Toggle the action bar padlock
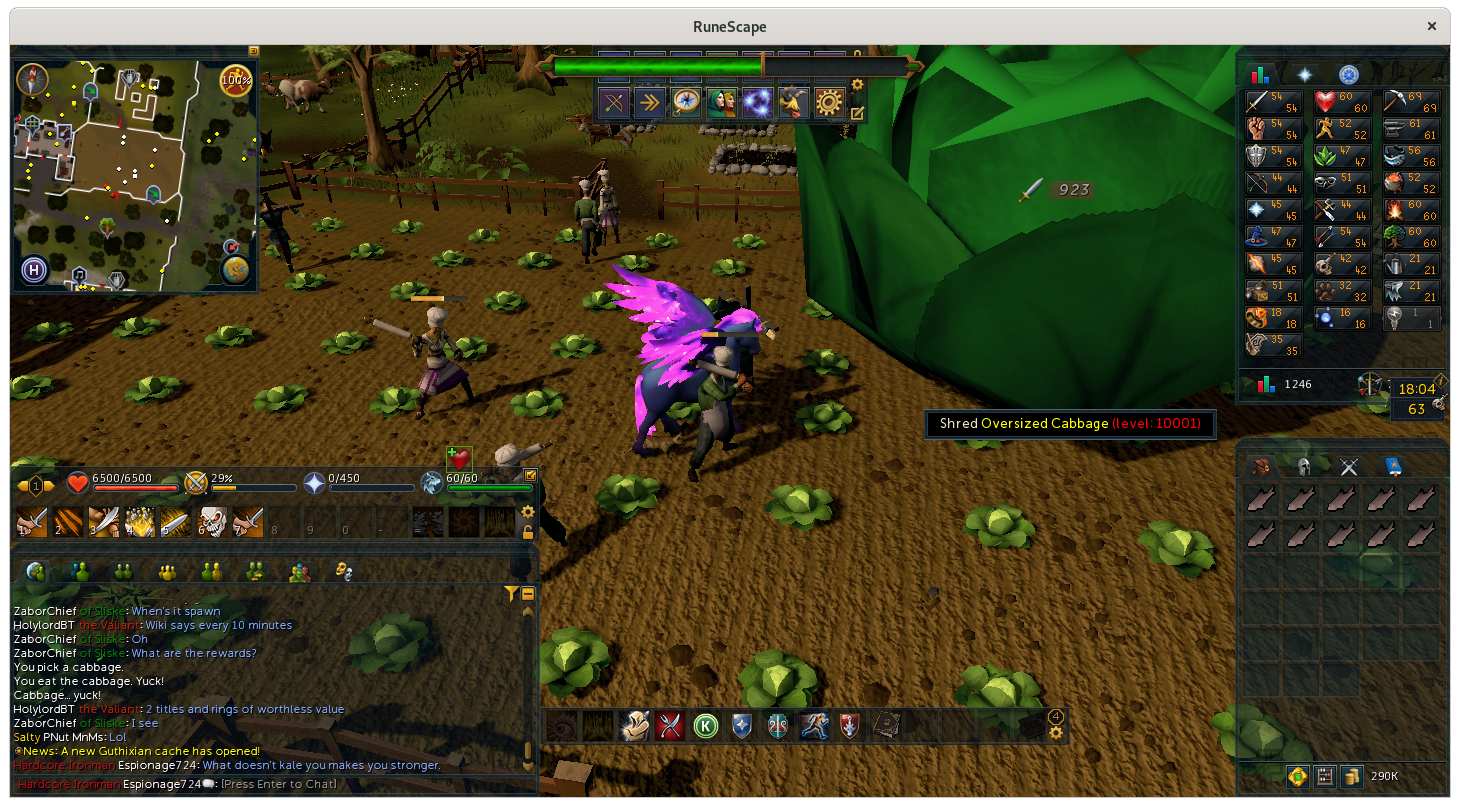Image resolution: width=1460 pixels, height=807 pixels. [x=528, y=532]
